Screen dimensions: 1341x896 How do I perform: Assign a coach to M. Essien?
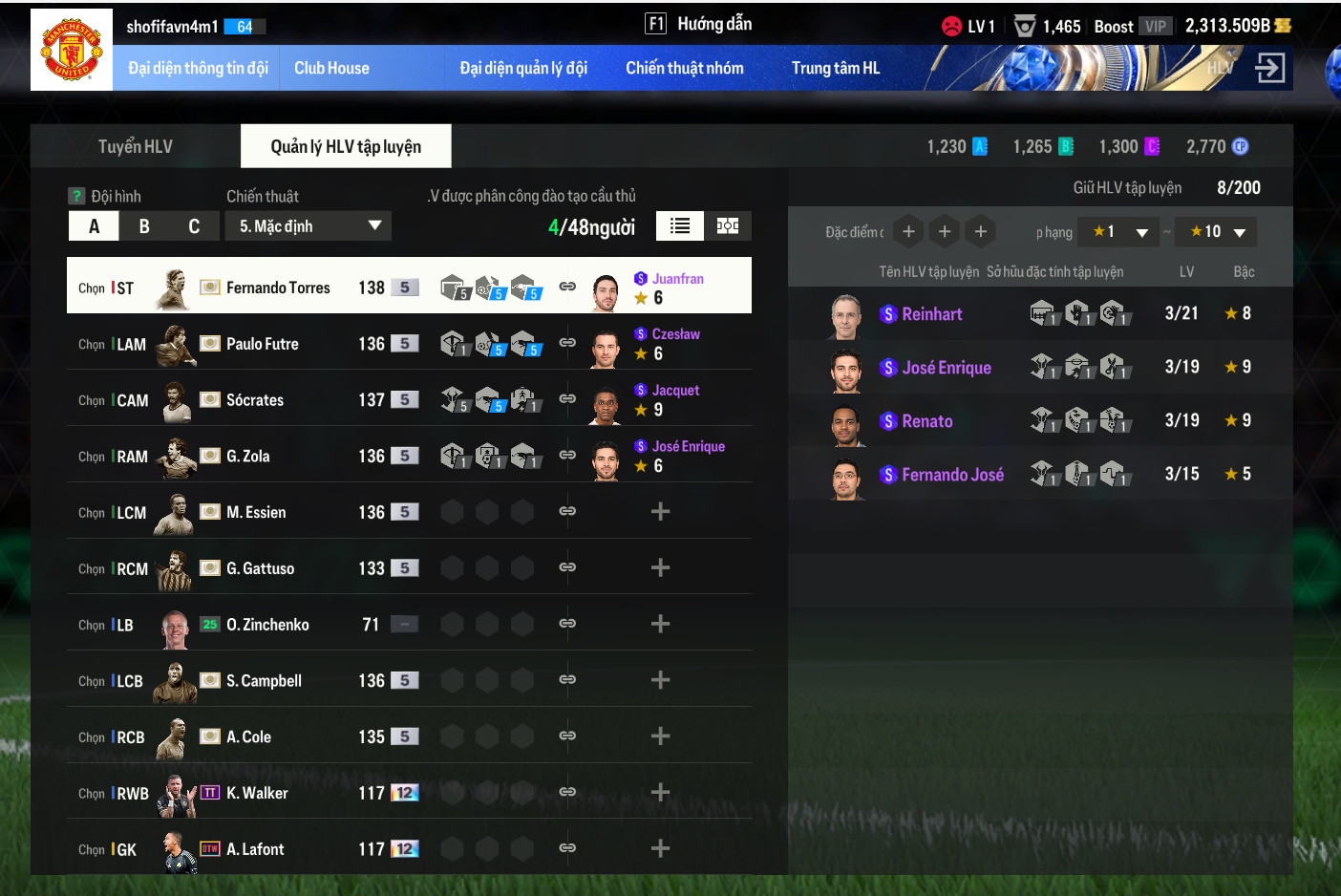coord(660,512)
